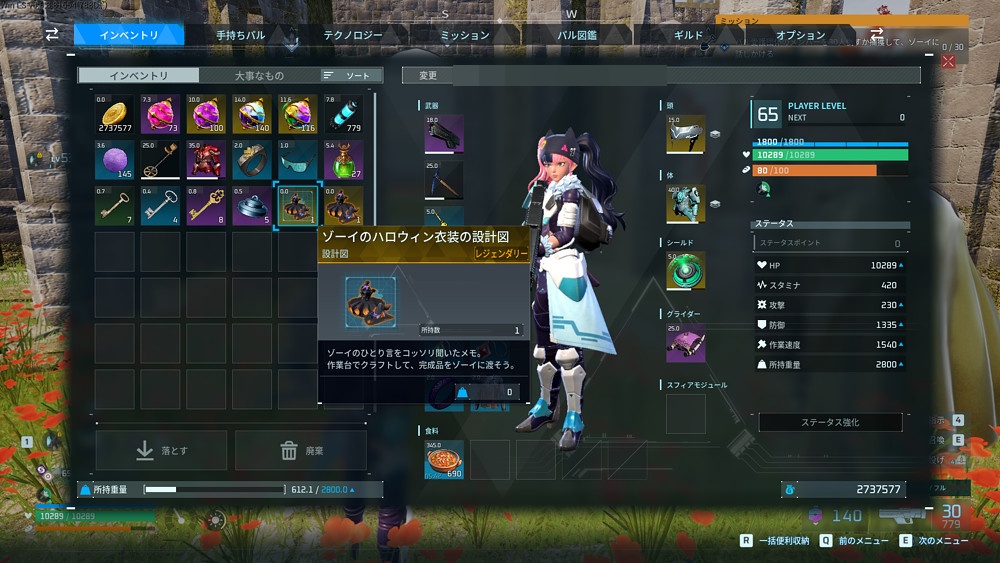1000x563 pixels.
Task: Close the menu with red X
Action: 948,61
